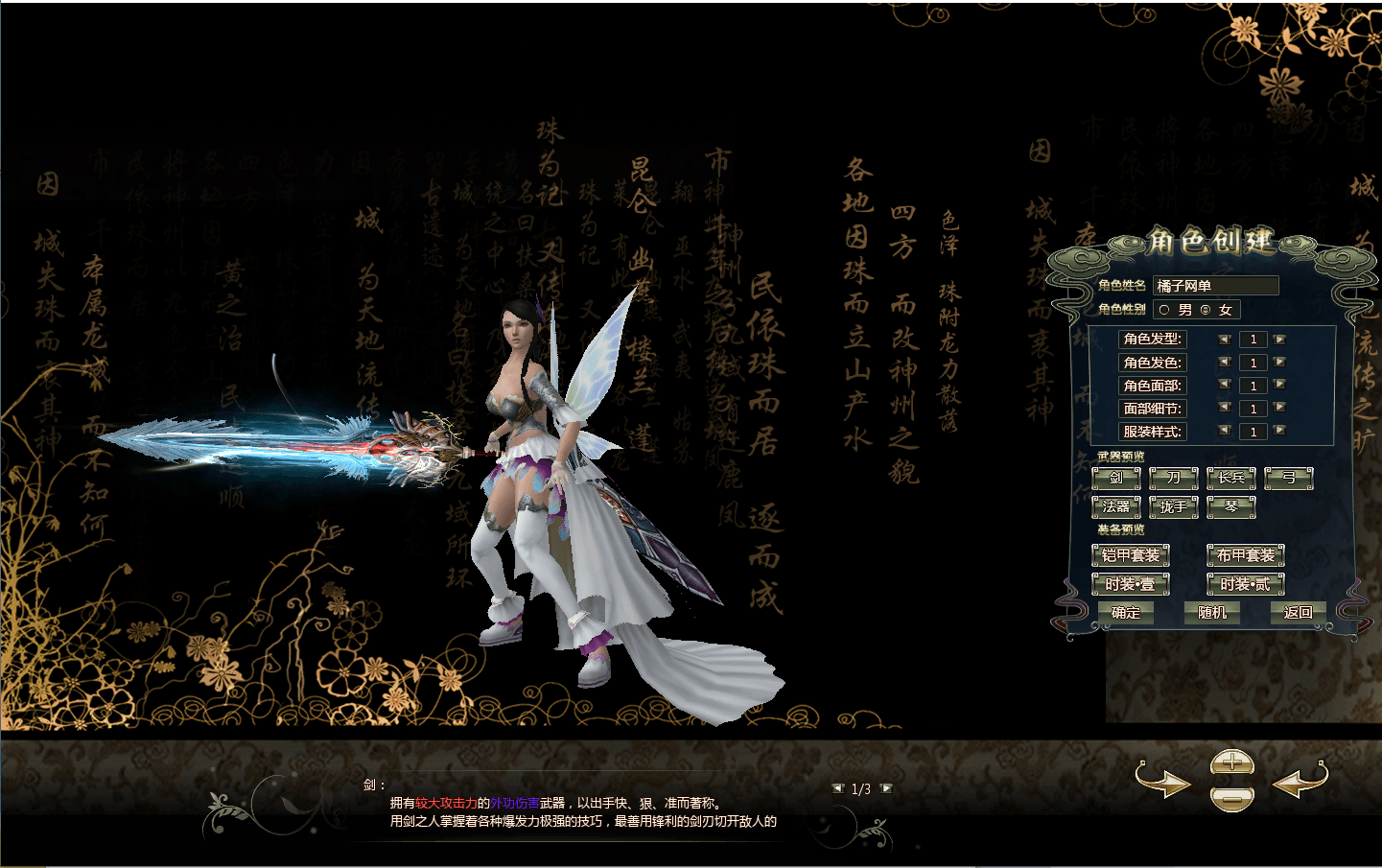Decrease 角色发色 hair color with left arrow
Image resolution: width=1382 pixels, height=868 pixels.
[x=1224, y=363]
